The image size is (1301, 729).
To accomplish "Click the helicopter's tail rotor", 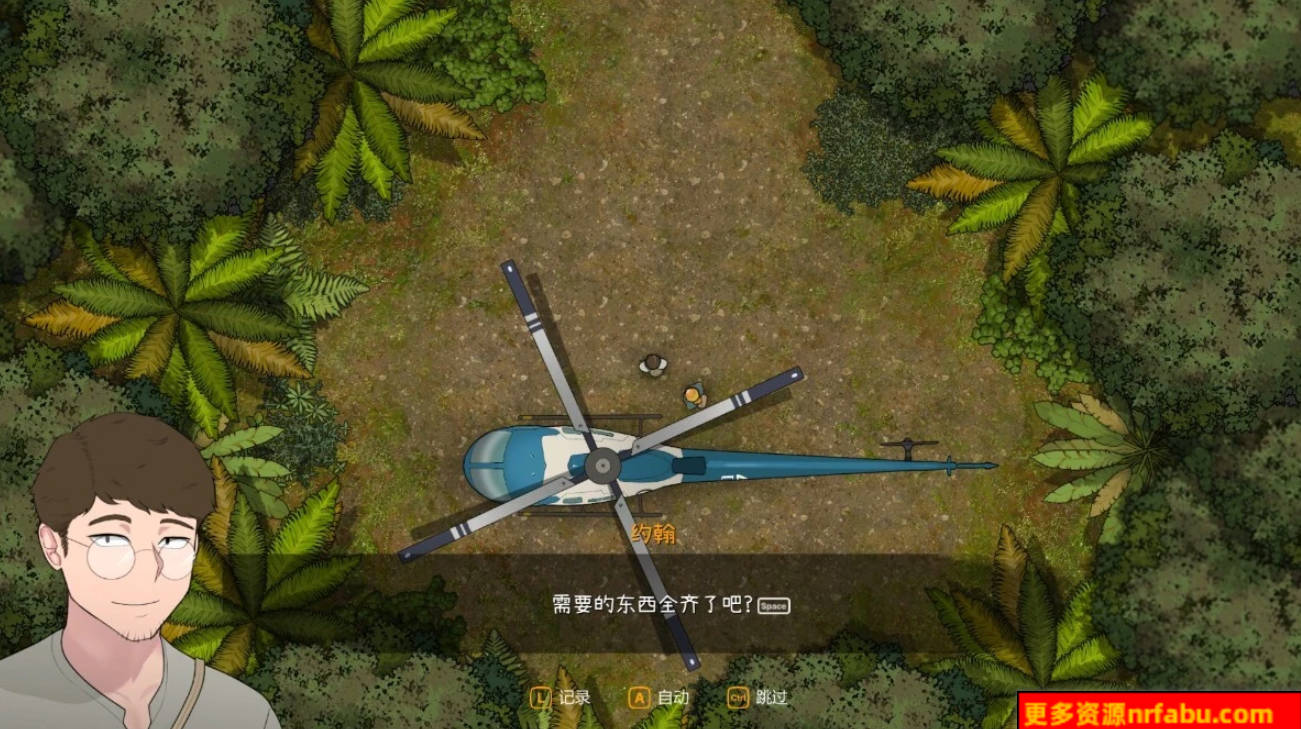I will (x=906, y=443).
